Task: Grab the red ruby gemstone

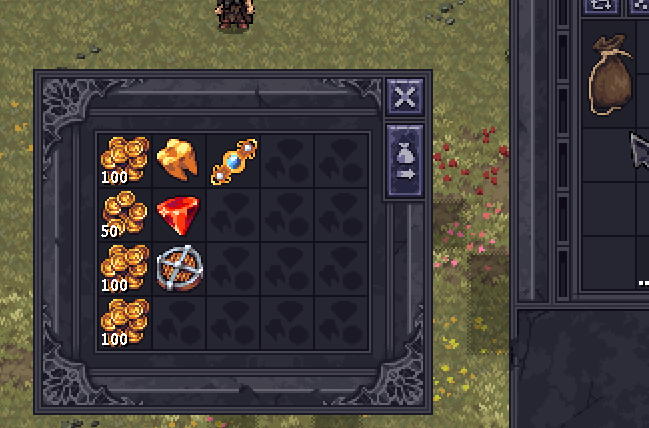Action: (x=179, y=214)
